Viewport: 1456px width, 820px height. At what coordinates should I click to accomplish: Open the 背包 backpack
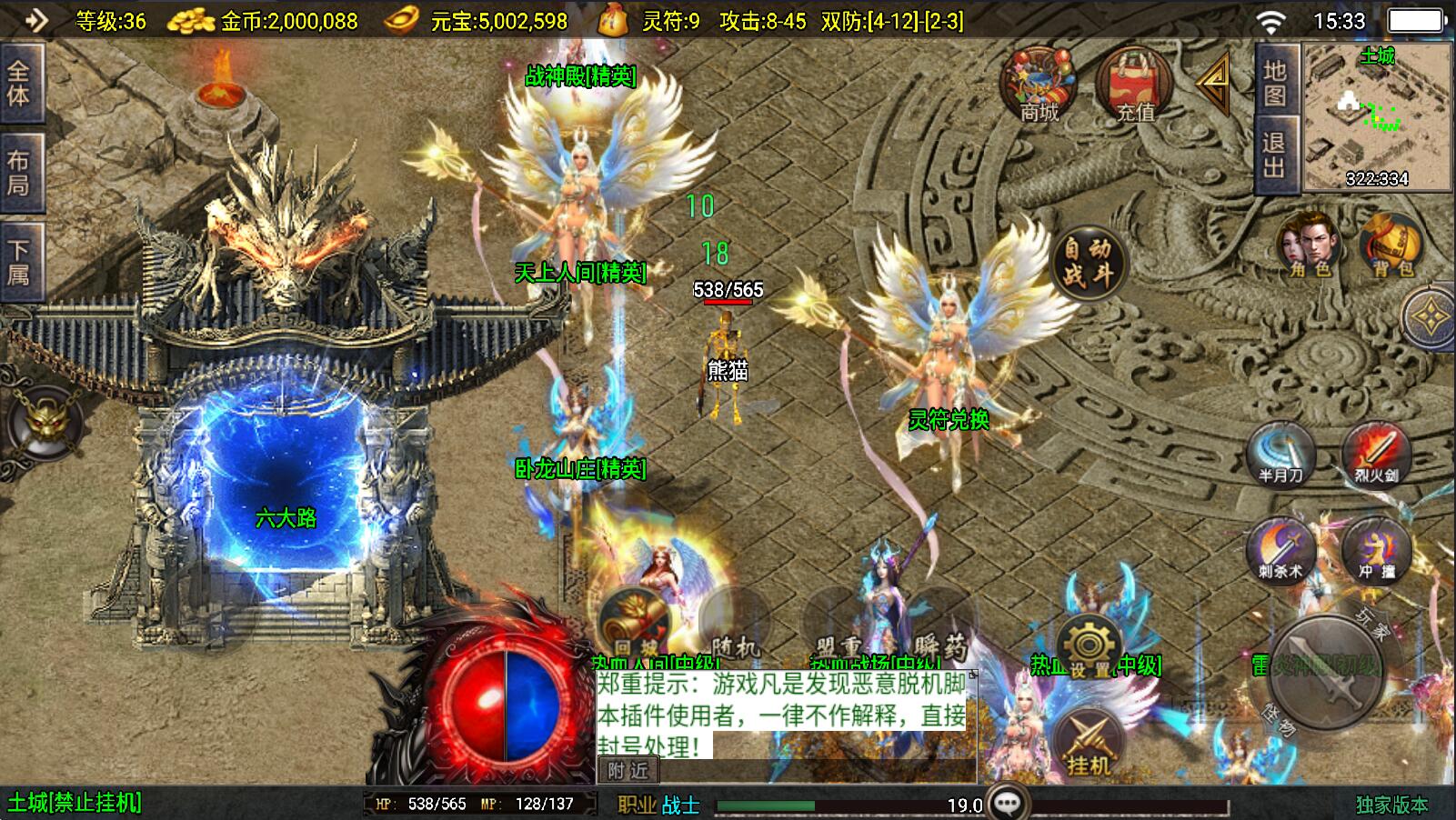1391,245
